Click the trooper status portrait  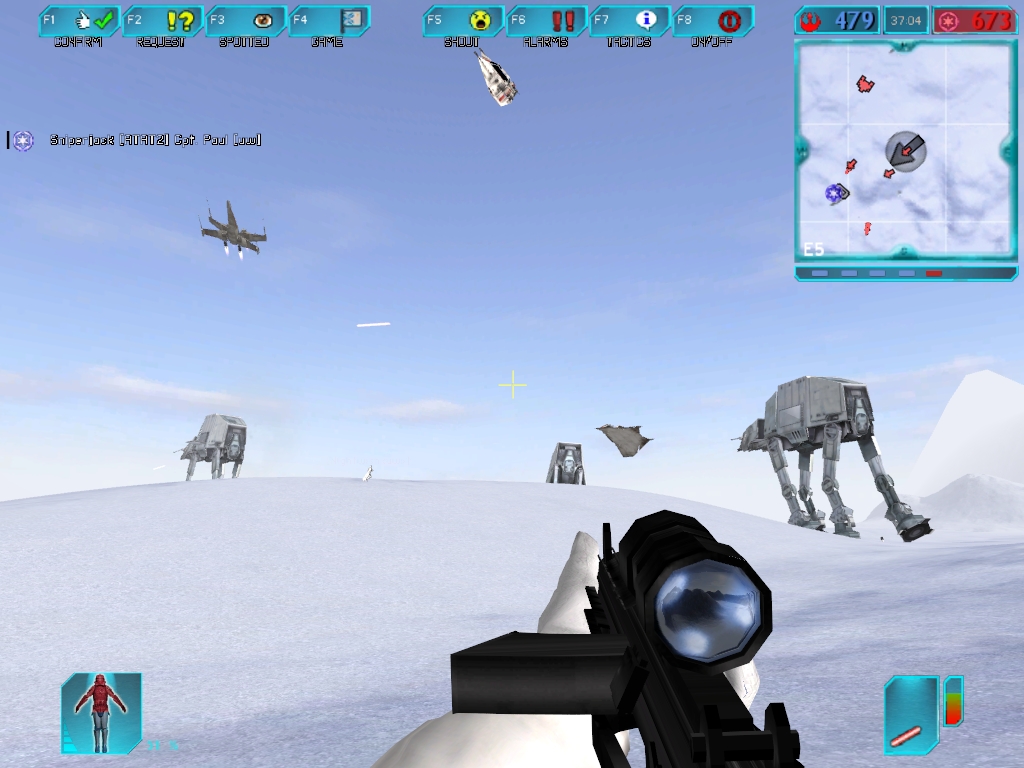[101, 712]
